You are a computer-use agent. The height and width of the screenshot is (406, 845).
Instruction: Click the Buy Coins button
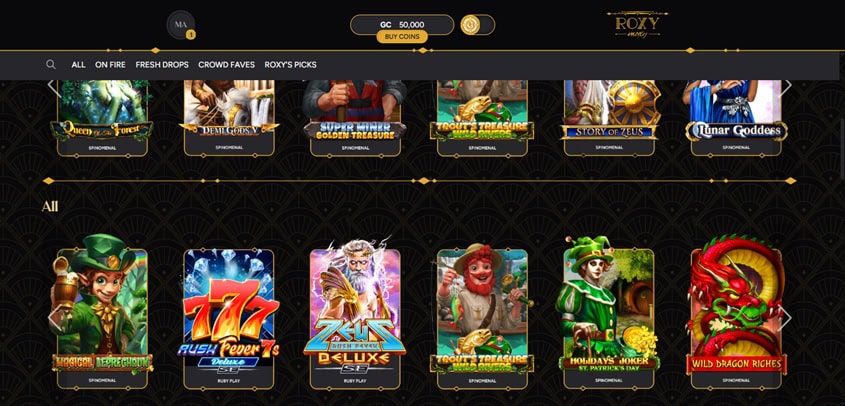tap(402, 37)
